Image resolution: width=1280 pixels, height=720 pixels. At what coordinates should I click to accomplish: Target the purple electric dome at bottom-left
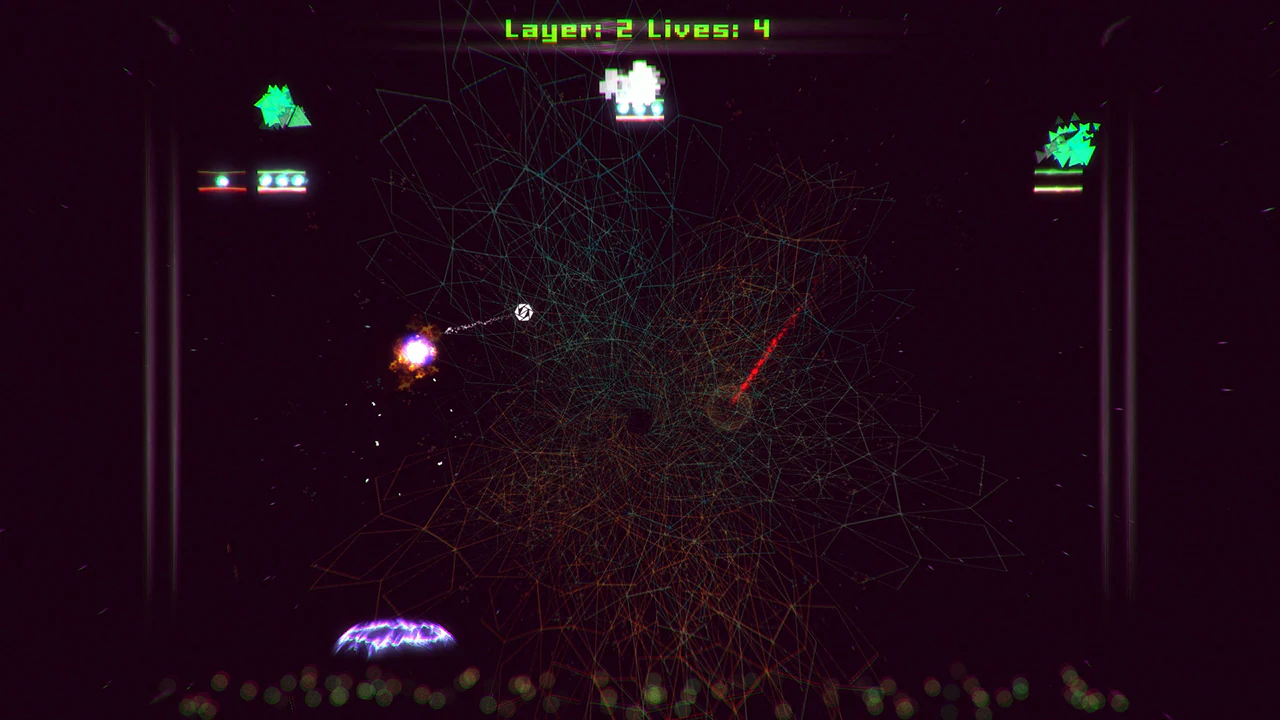coord(396,637)
